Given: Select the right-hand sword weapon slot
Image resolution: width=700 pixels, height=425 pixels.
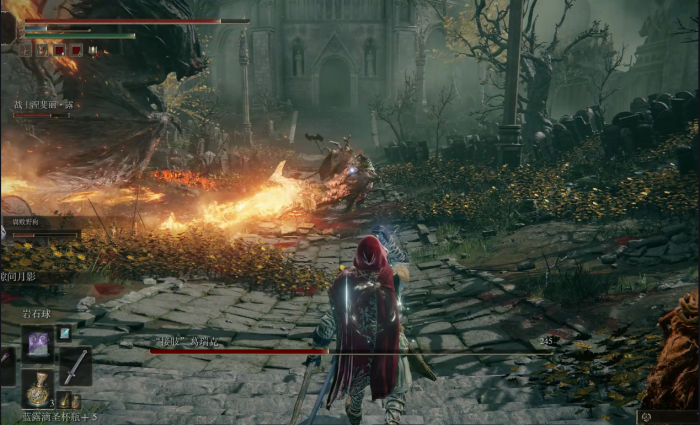Looking at the screenshot, I should pos(75,367).
